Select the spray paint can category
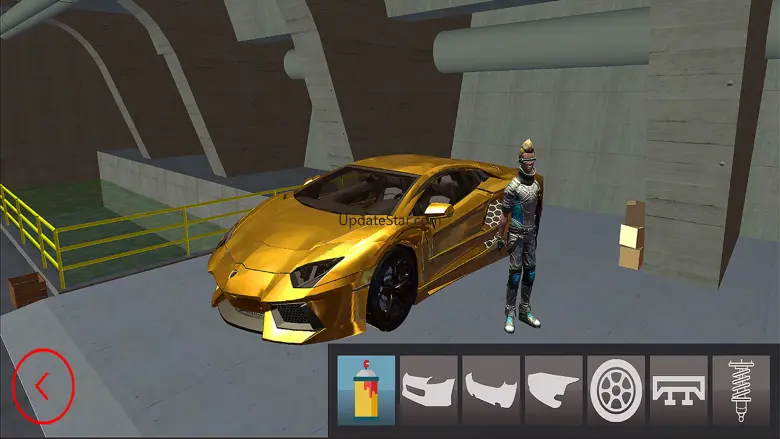This screenshot has height=439, width=780. point(367,389)
